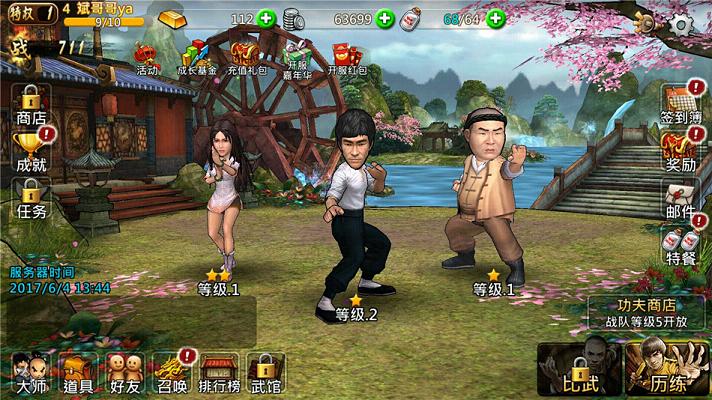712x400 pixels.
Task: Buy more silver coins via plus button
Action: [x=384, y=19]
